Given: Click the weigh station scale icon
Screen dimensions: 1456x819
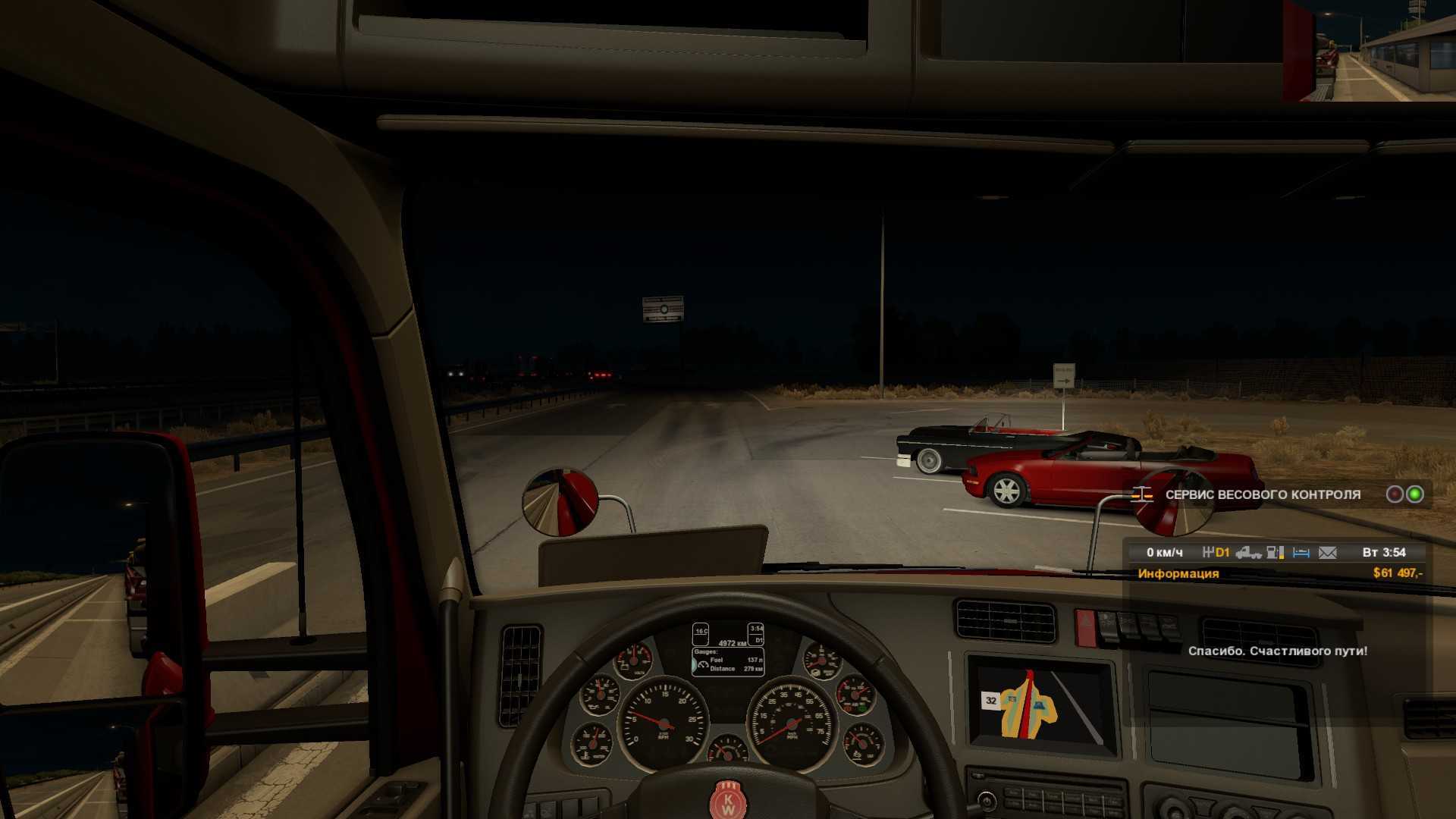Looking at the screenshot, I should click(x=1142, y=494).
